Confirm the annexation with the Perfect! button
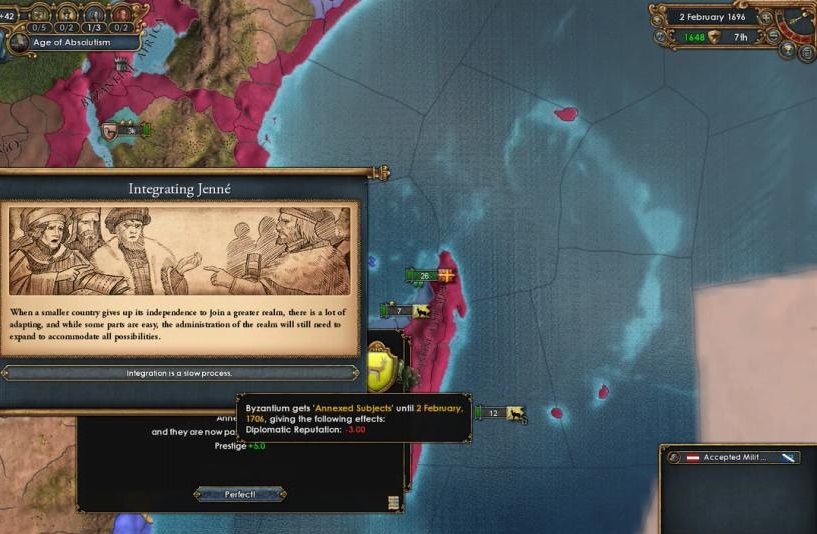Viewport: 817px width, 534px height. pos(240,494)
